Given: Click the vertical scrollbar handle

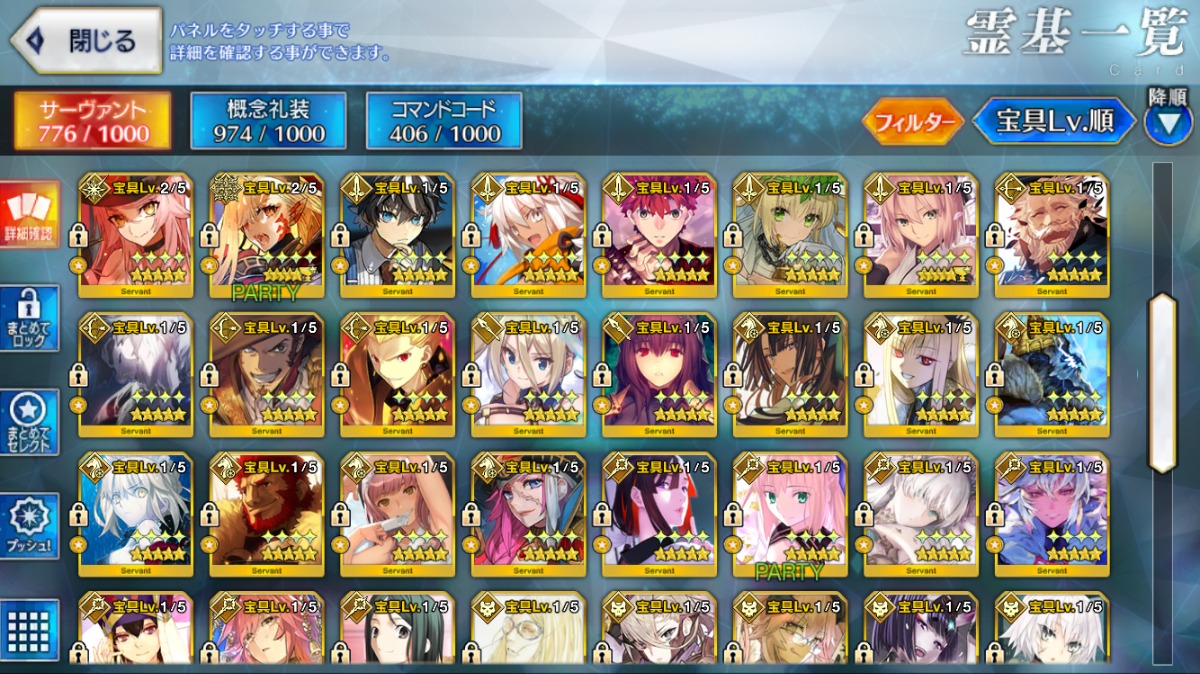Looking at the screenshot, I should coord(1162,383).
